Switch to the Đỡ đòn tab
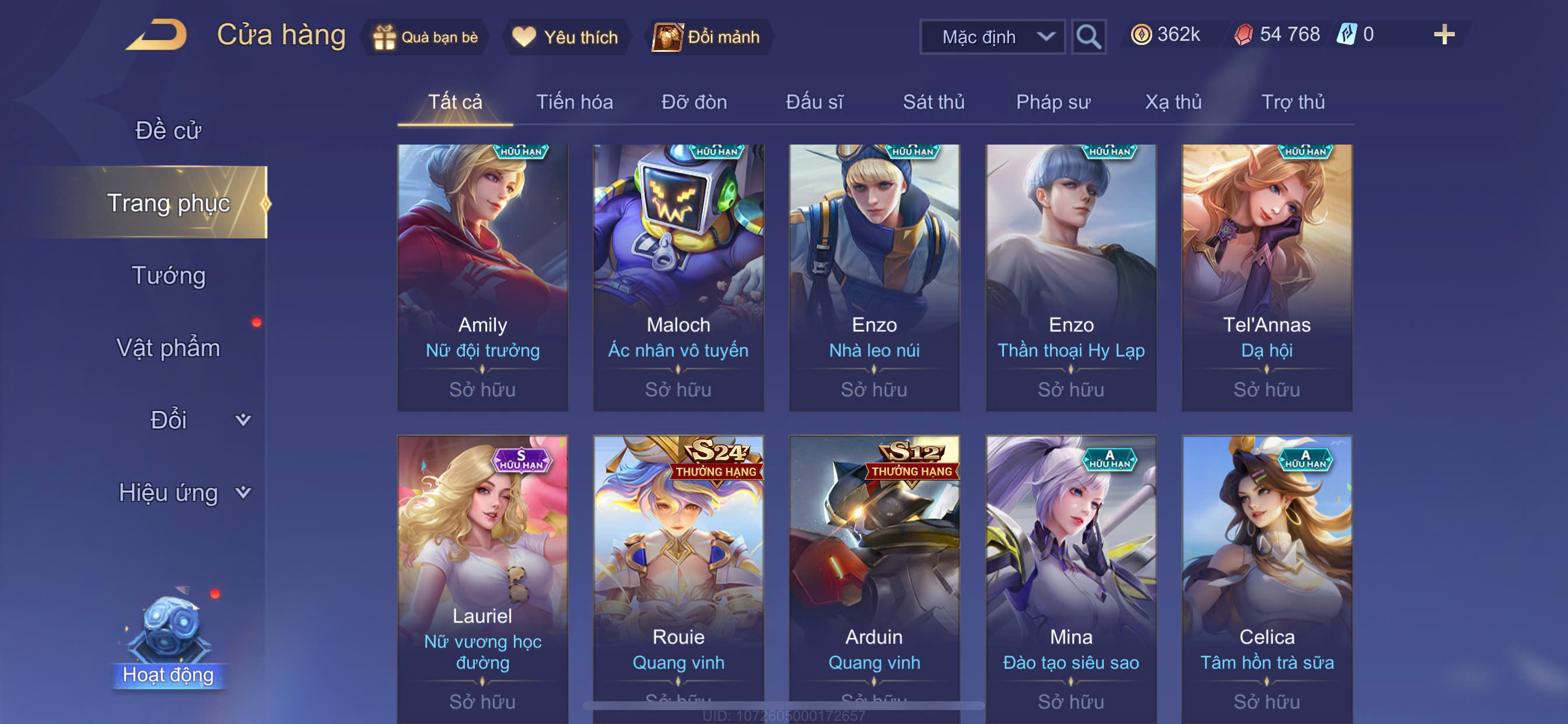 click(x=694, y=101)
